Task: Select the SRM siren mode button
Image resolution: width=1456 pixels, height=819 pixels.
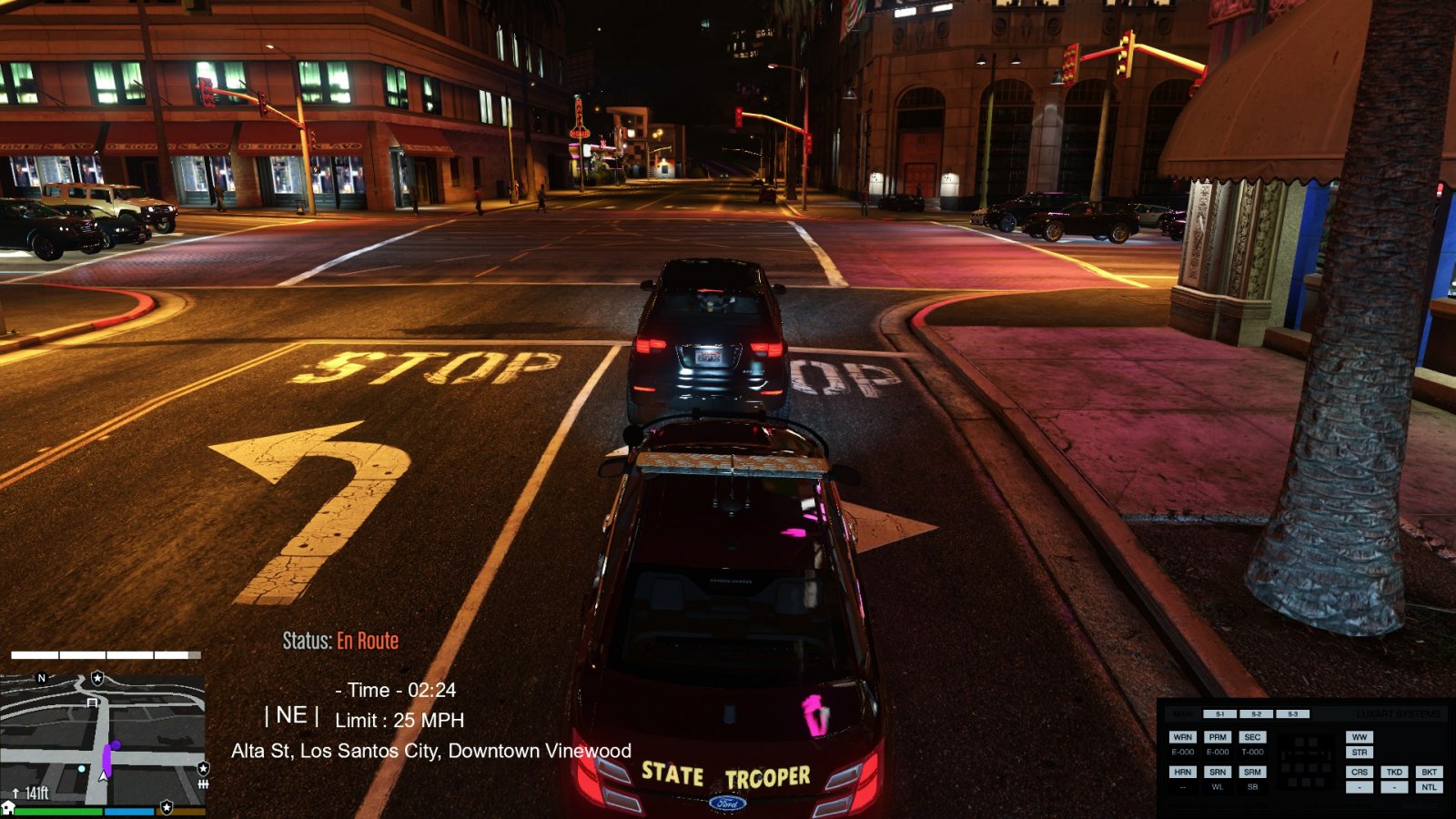Action: point(1252,772)
